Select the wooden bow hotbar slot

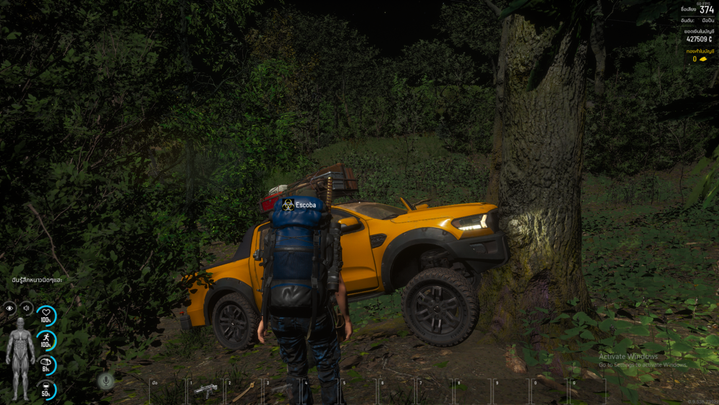243,390
